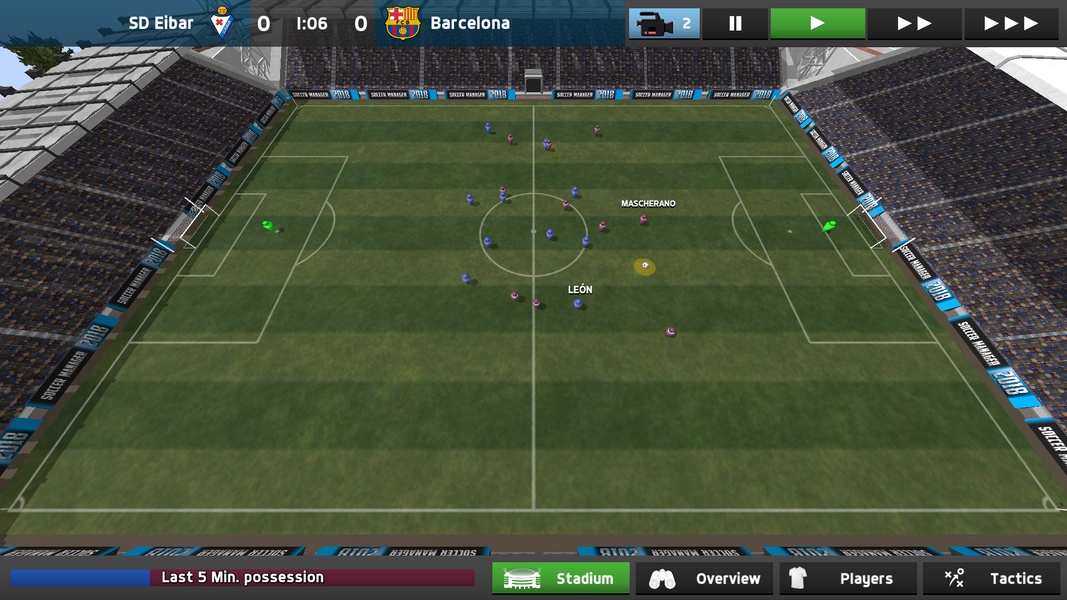Switch the camera view button
This screenshot has height=600, width=1067.
point(664,23)
